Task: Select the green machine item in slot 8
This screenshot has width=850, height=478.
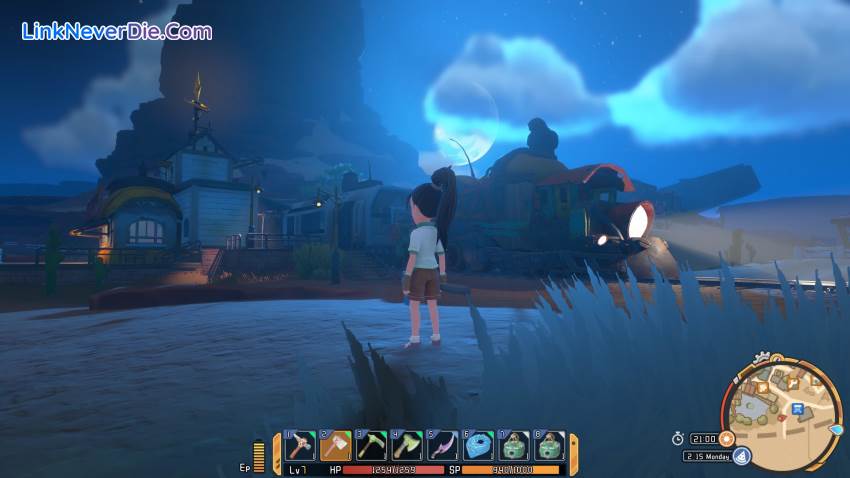Action: coord(549,445)
